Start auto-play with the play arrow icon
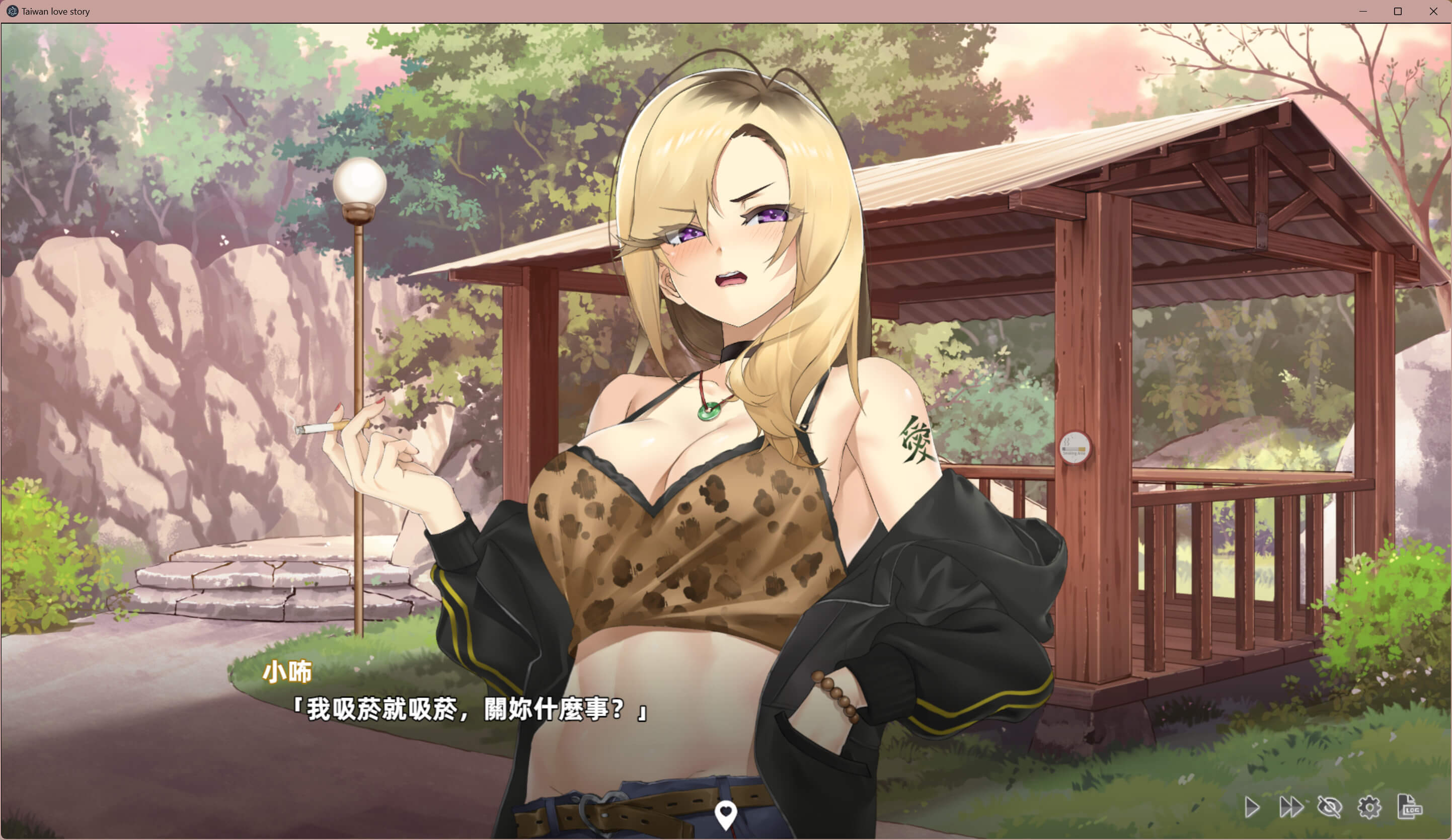 click(x=1252, y=807)
